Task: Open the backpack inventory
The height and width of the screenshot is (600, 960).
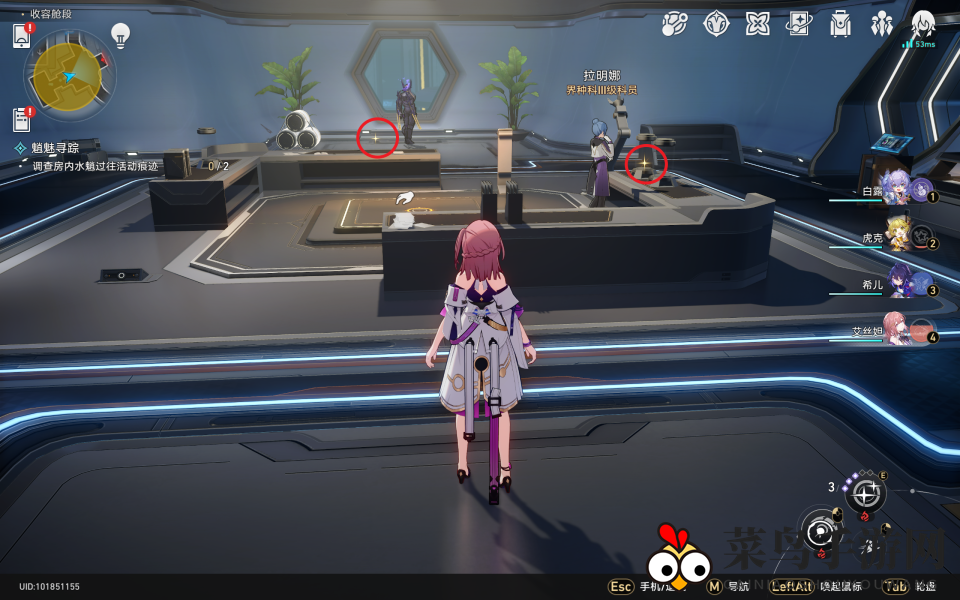Action: click(x=840, y=24)
